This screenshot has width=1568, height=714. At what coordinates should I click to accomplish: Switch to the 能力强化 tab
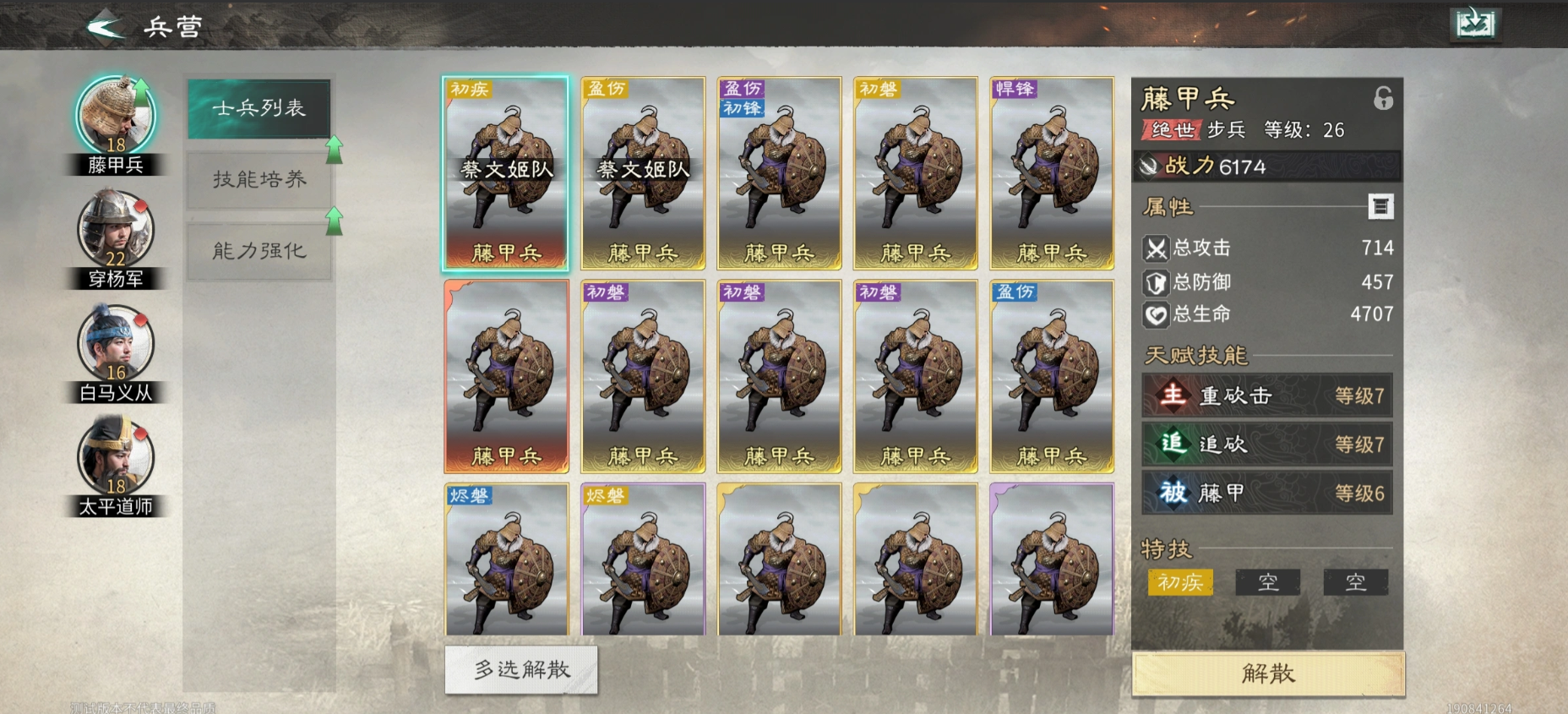pyautogui.click(x=258, y=250)
